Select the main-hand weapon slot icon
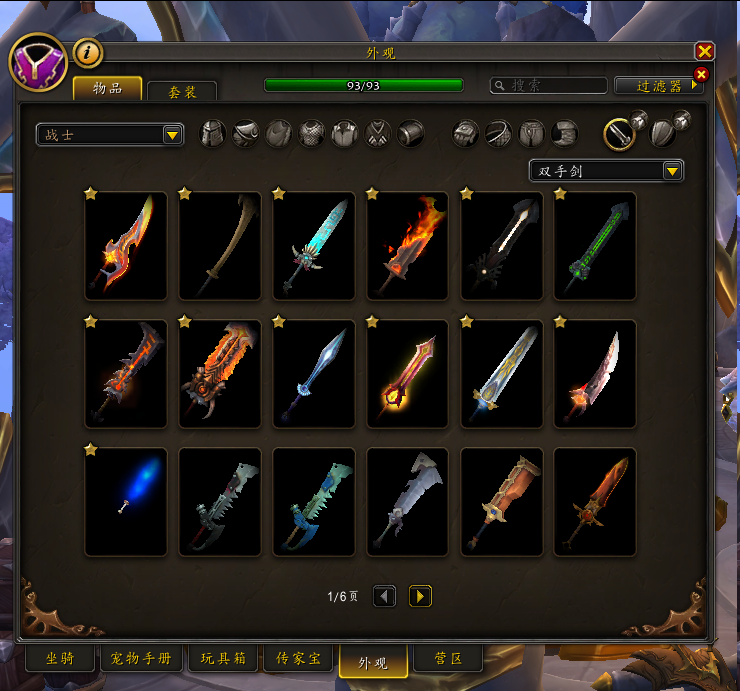The width and height of the screenshot is (740, 691). click(620, 133)
